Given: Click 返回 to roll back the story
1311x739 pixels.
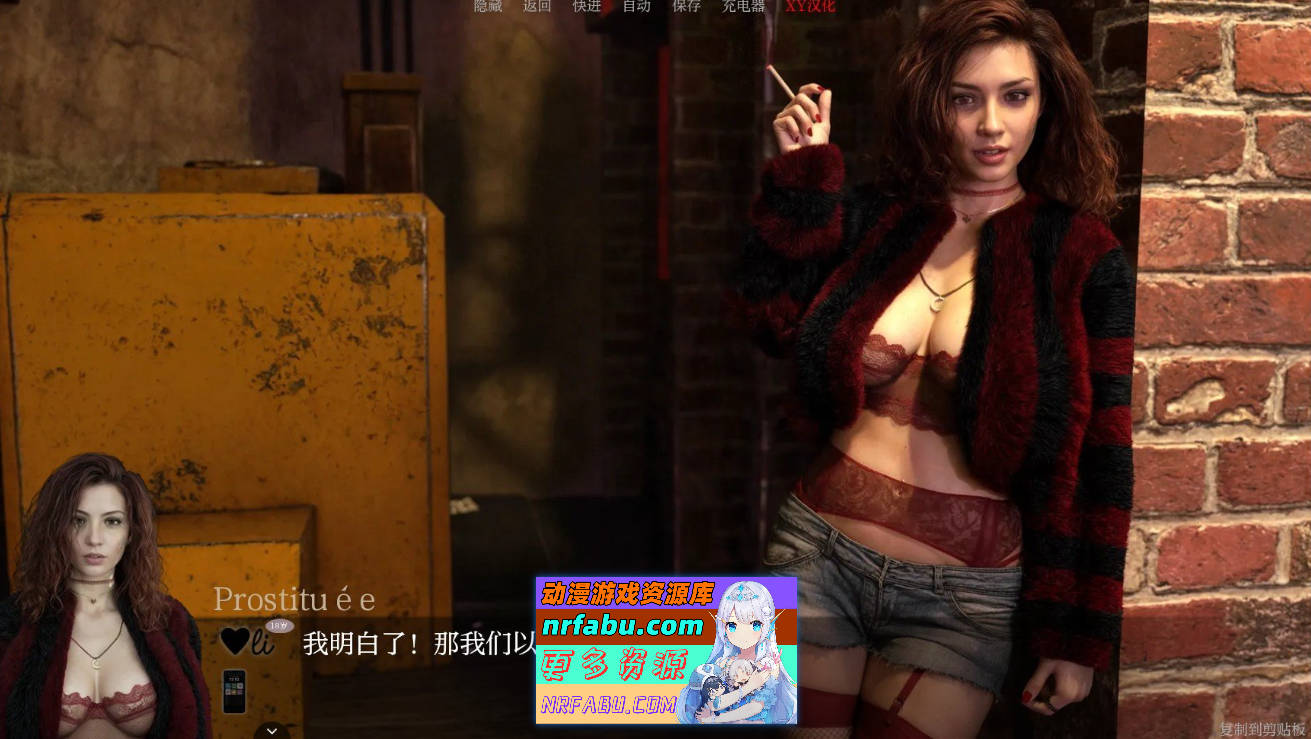Looking at the screenshot, I should click(536, 6).
